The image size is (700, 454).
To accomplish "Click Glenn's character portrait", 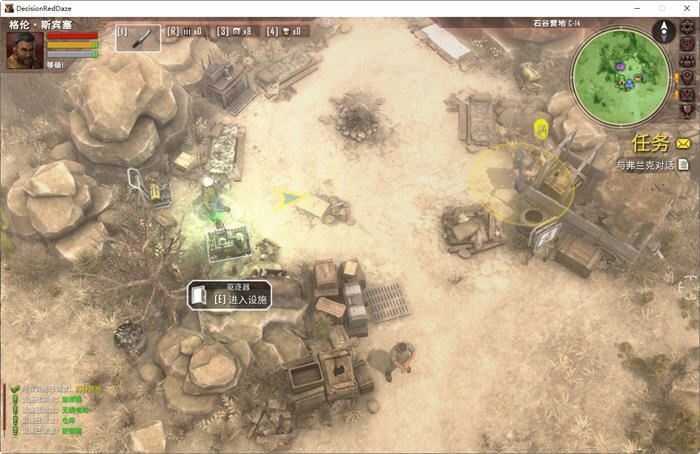I will [24, 50].
